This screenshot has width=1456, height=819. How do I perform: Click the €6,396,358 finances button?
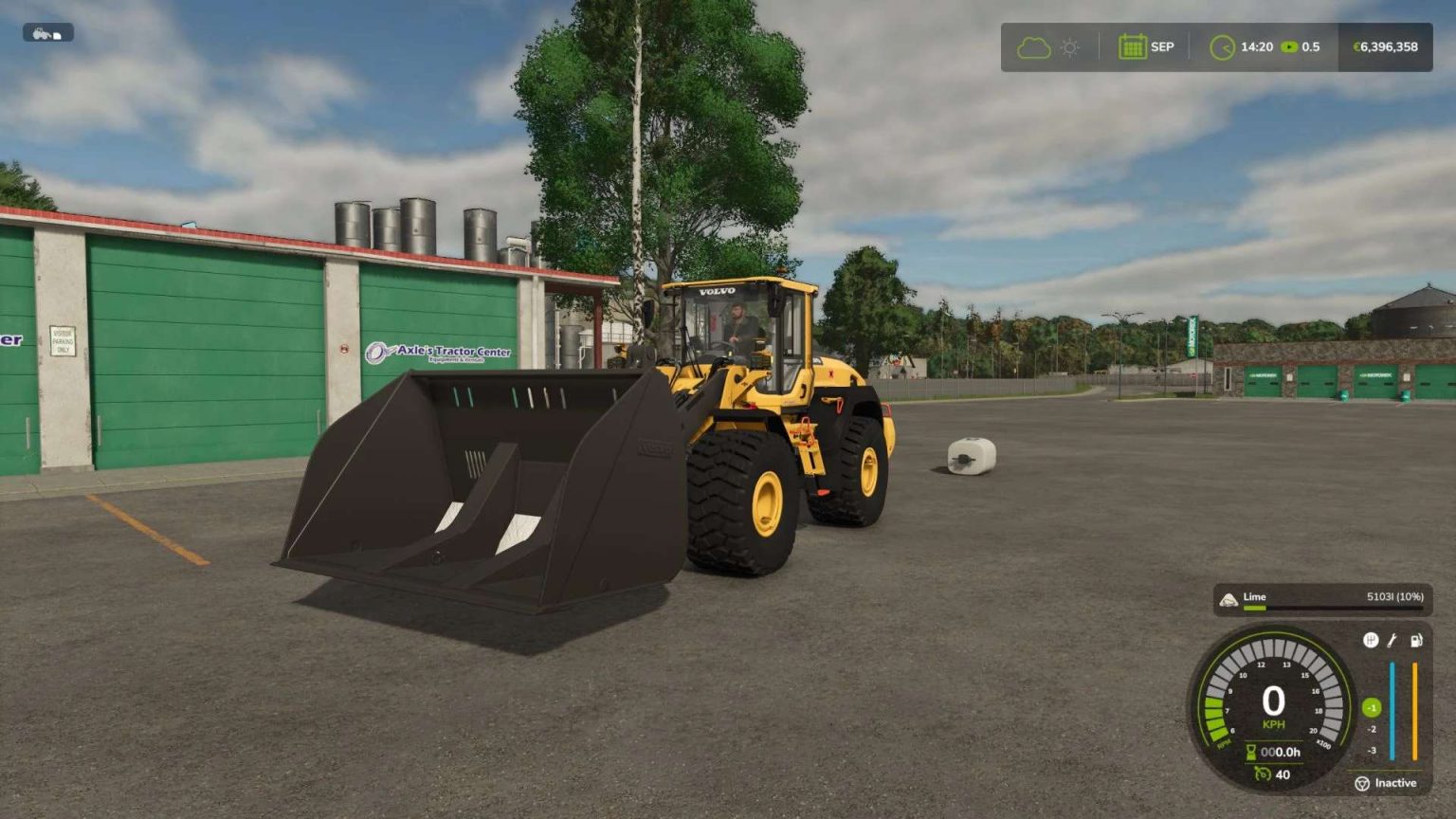pyautogui.click(x=1385, y=46)
